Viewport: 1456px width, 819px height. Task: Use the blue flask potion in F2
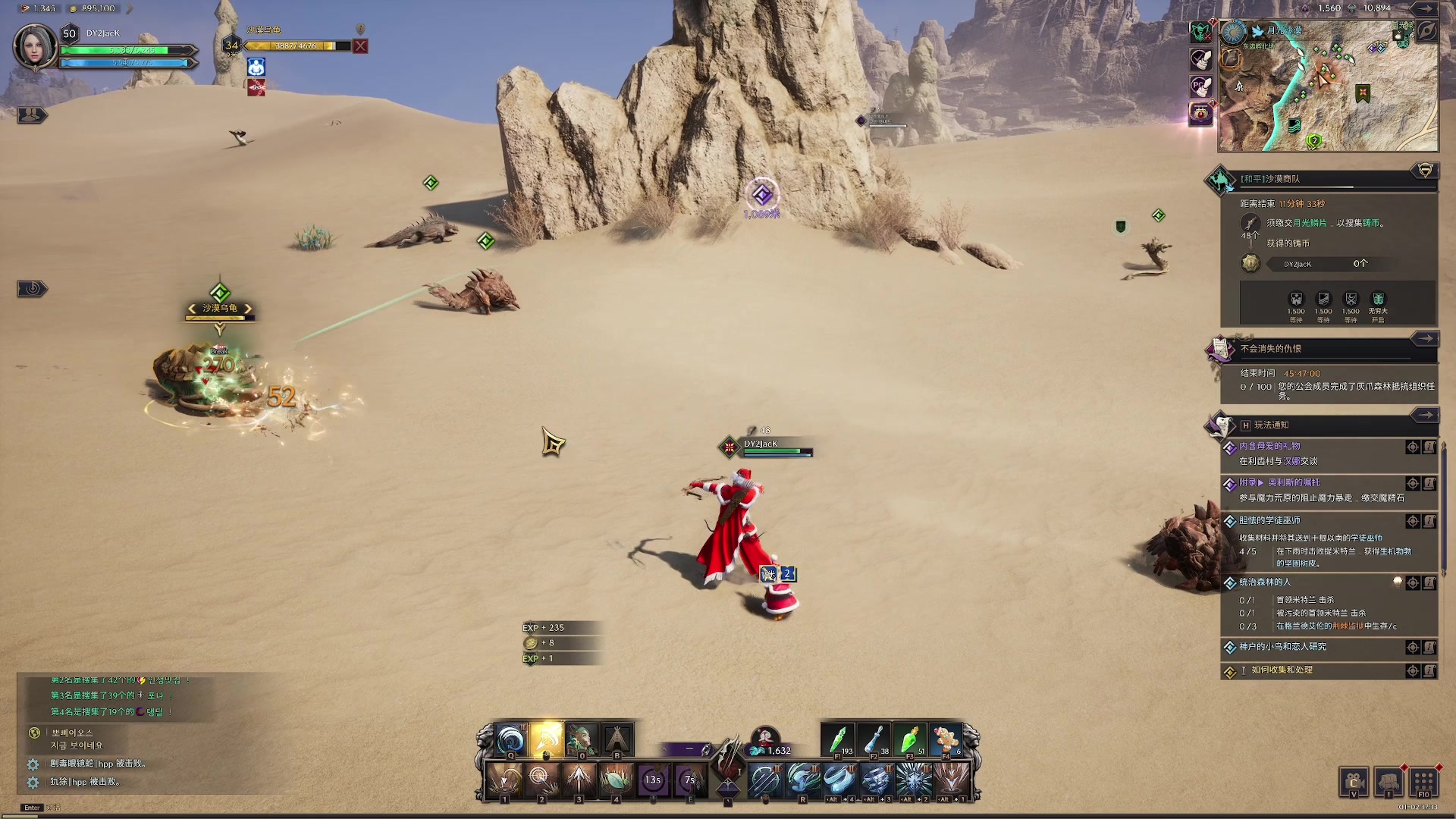[x=874, y=741]
